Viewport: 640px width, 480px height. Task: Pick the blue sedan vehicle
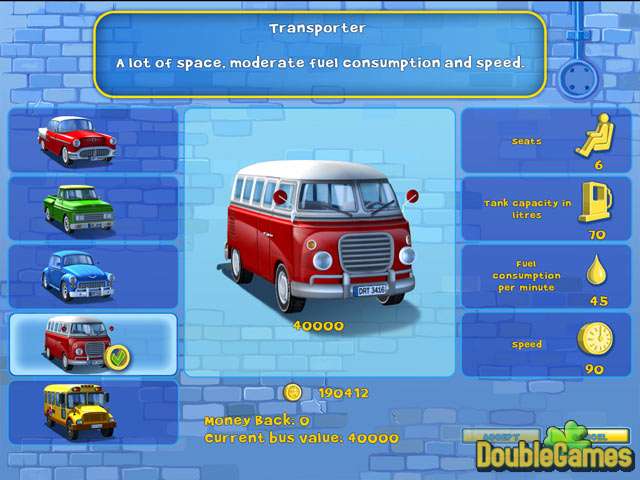pyautogui.click(x=92, y=276)
